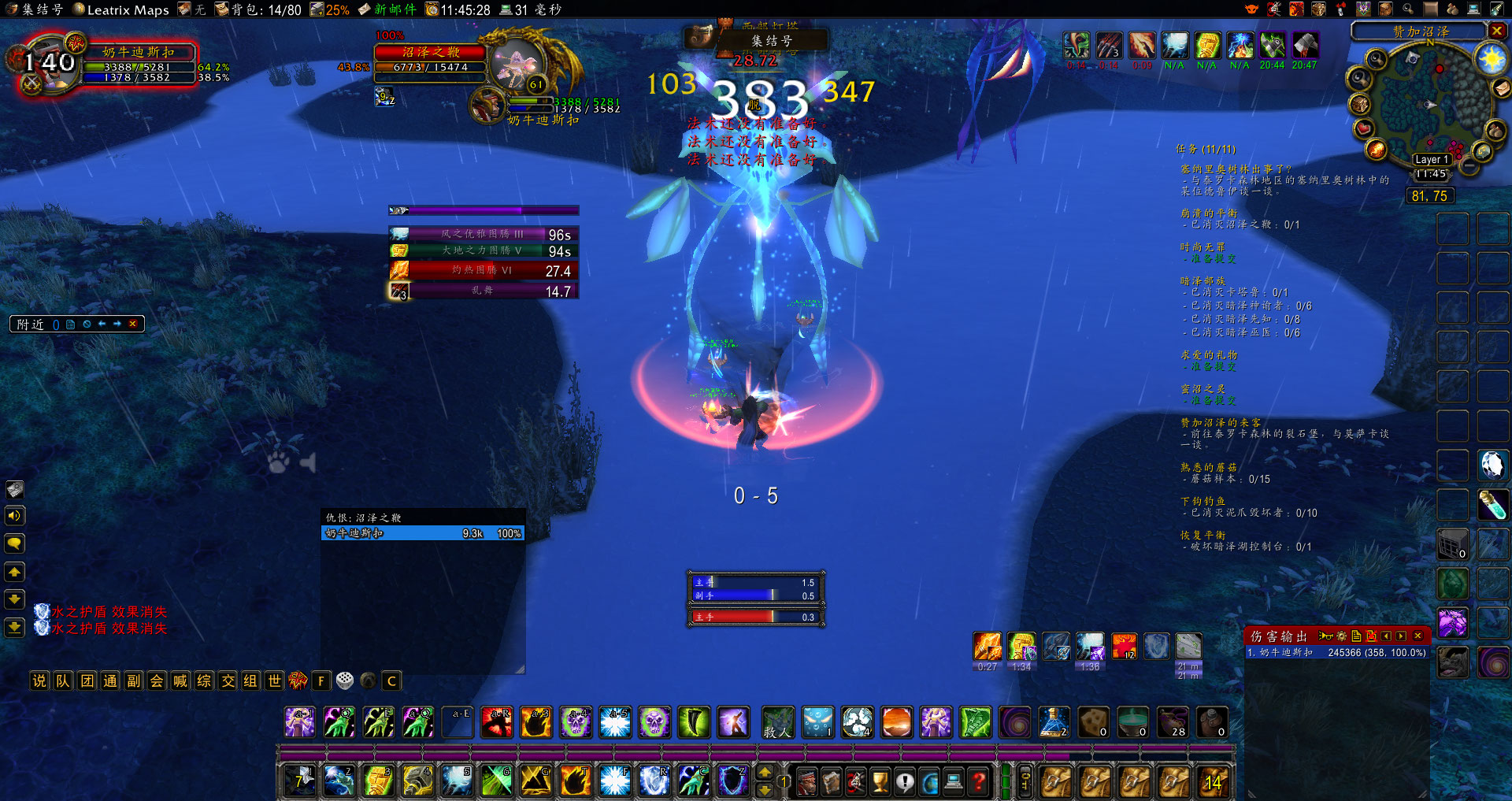
Task: Cast the green skull spell bound to a-4
Action: click(x=576, y=722)
